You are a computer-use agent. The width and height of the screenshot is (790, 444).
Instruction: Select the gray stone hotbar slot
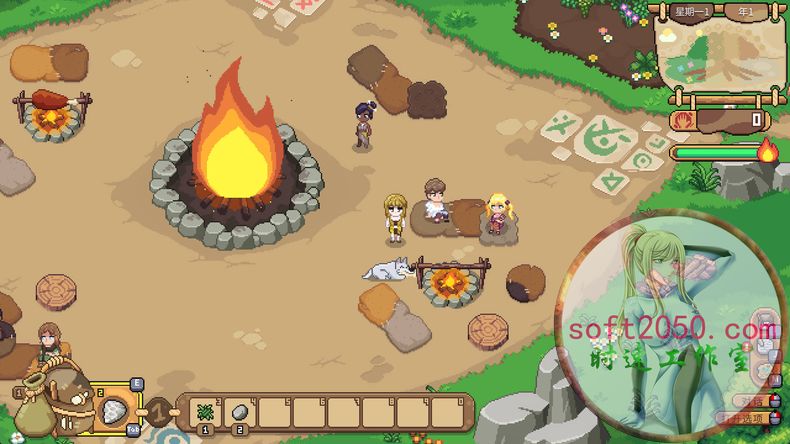pyautogui.click(x=239, y=411)
